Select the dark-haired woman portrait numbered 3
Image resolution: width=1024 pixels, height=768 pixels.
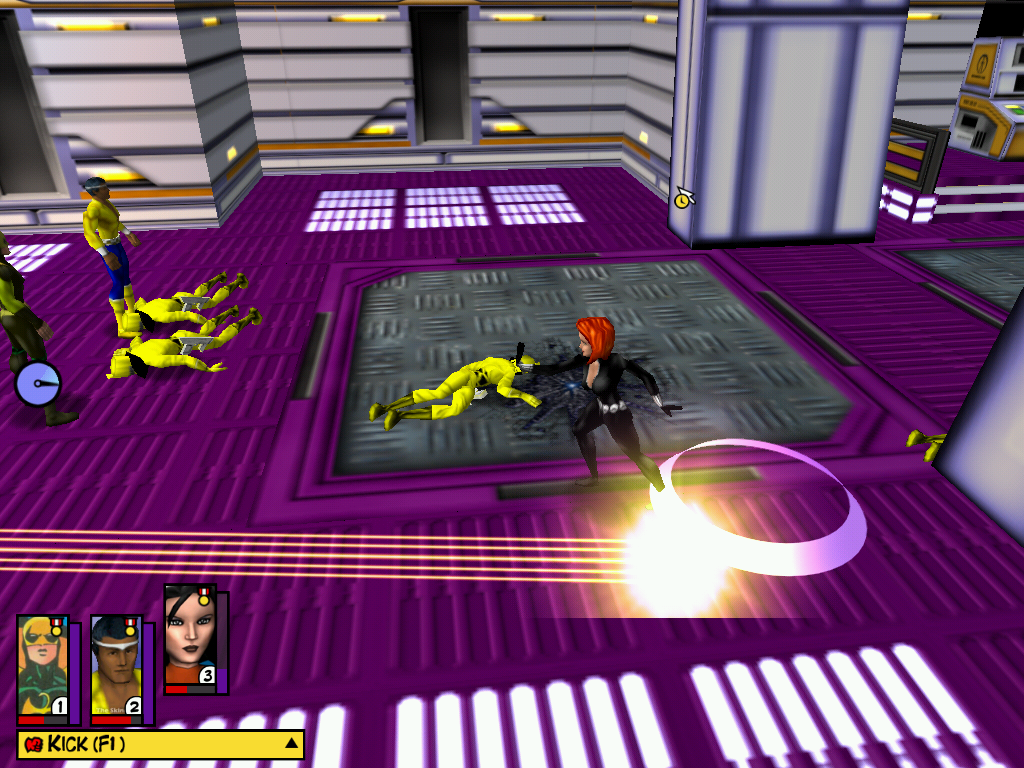[190, 637]
